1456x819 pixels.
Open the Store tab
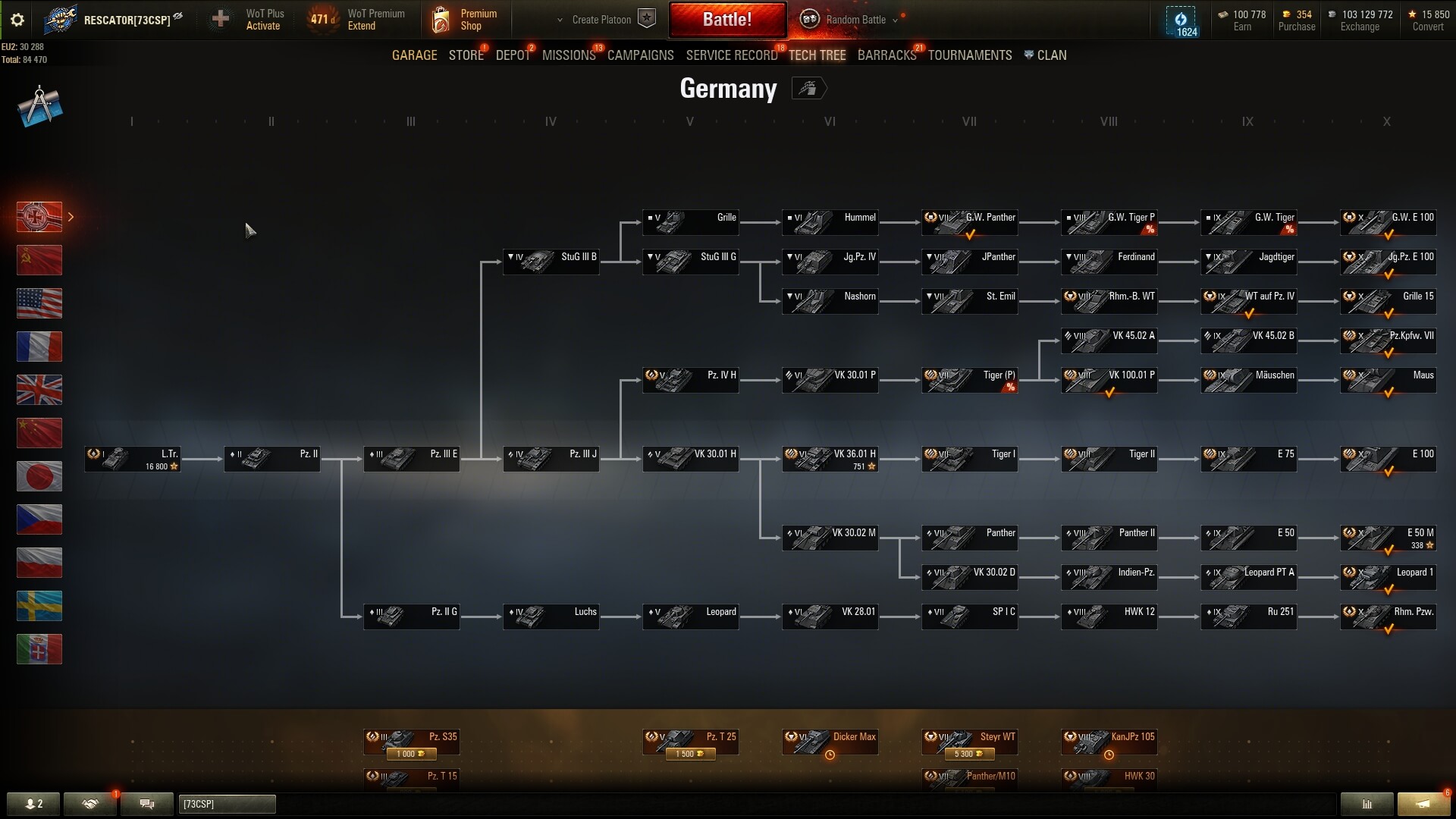click(x=466, y=55)
